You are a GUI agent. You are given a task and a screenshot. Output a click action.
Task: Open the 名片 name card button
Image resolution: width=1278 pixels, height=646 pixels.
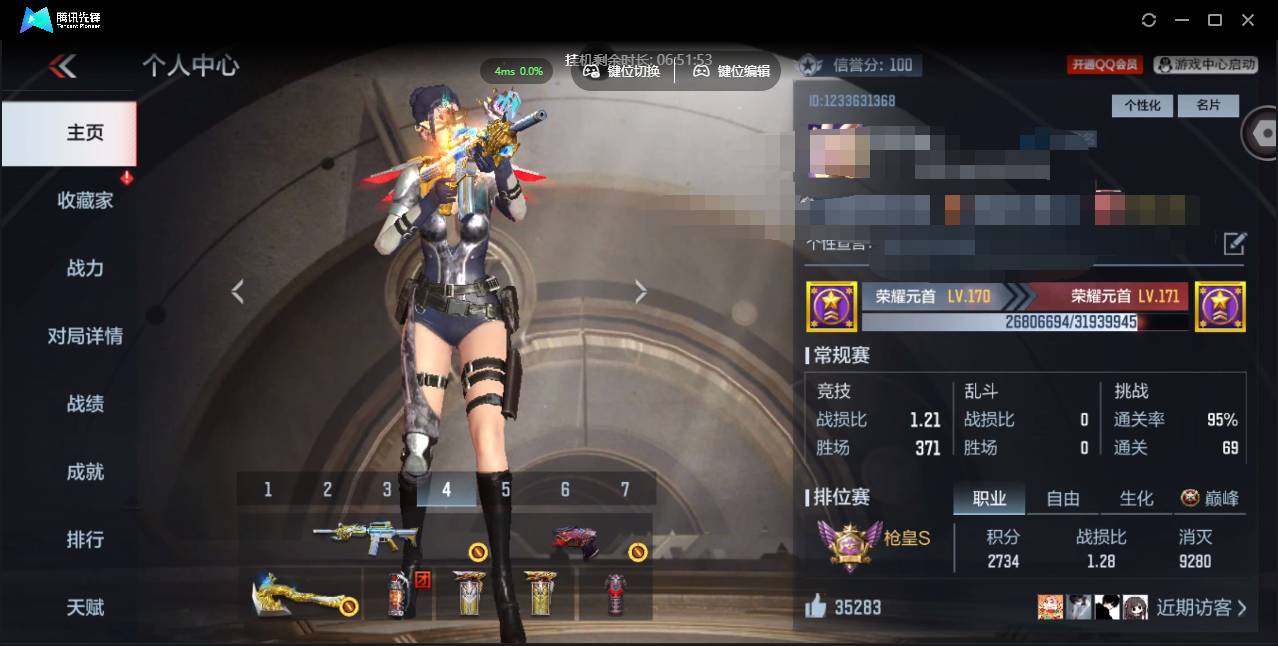tap(1208, 105)
